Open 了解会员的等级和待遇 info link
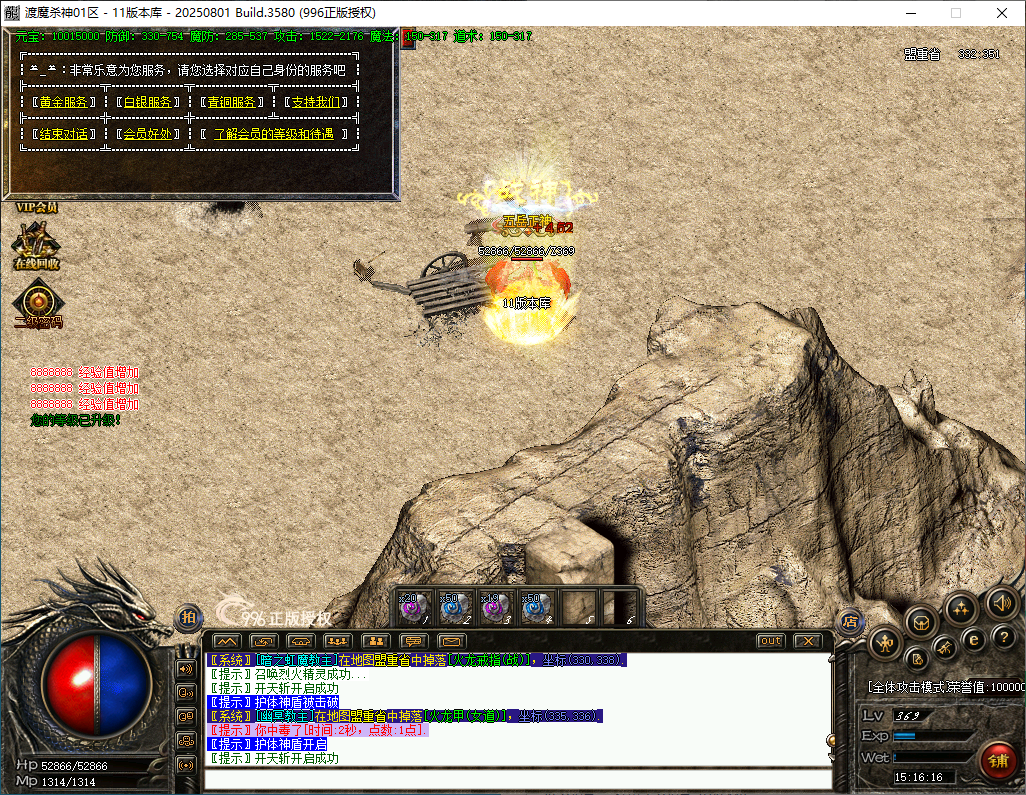The height and width of the screenshot is (795, 1026). coord(273,134)
